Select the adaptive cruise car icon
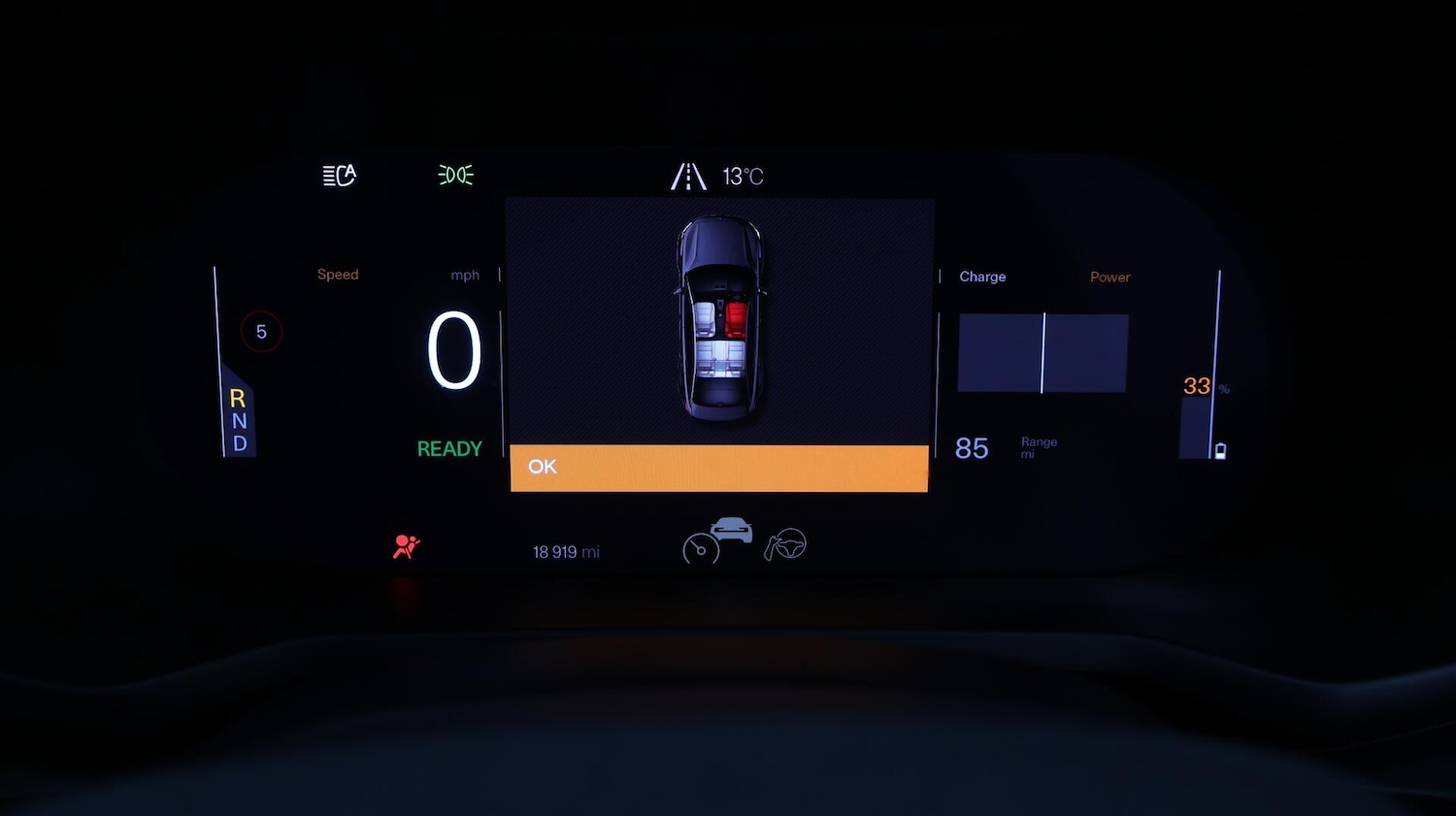 click(731, 530)
